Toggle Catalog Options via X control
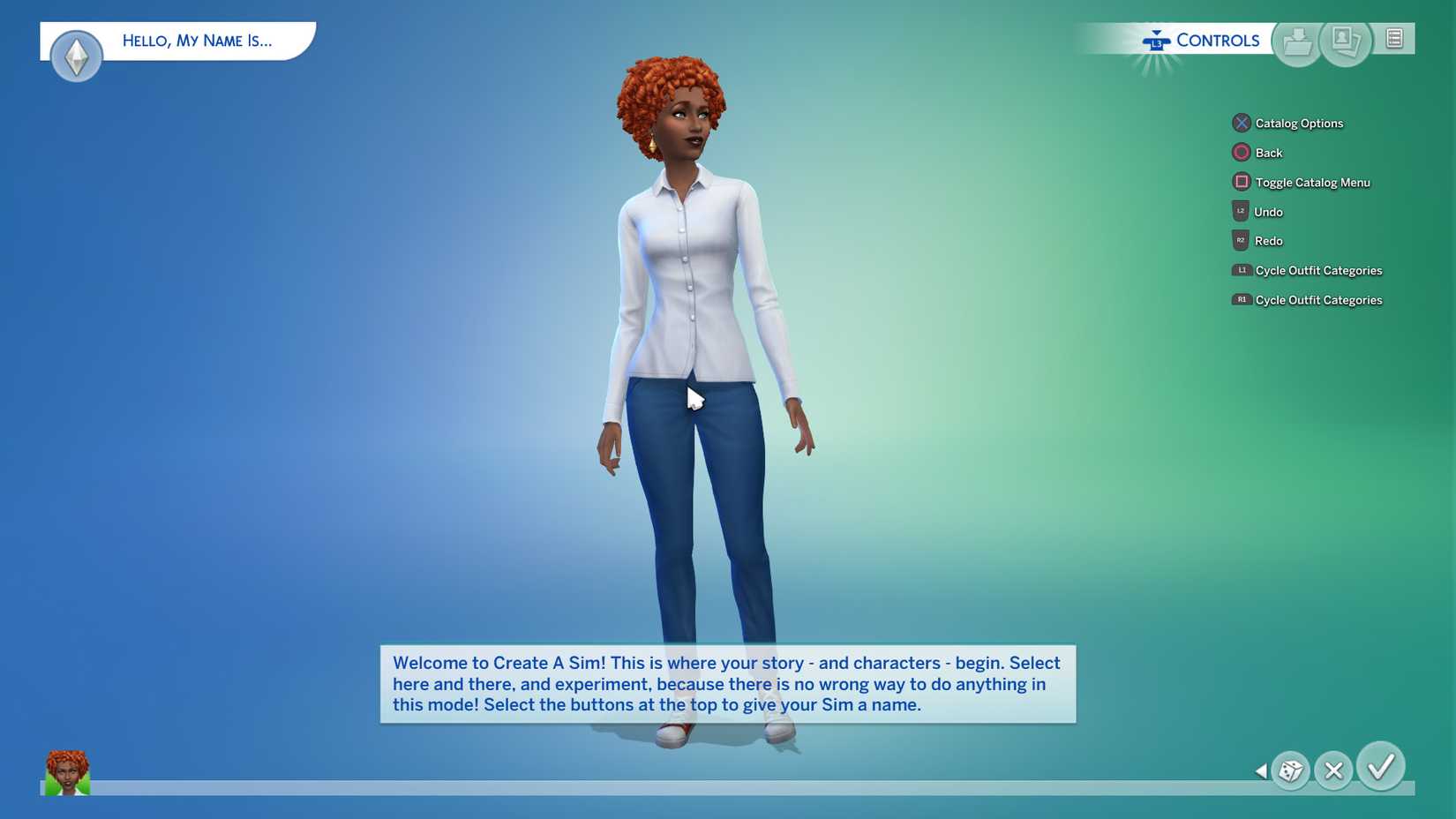Image resolution: width=1456 pixels, height=819 pixels. coord(1242,123)
